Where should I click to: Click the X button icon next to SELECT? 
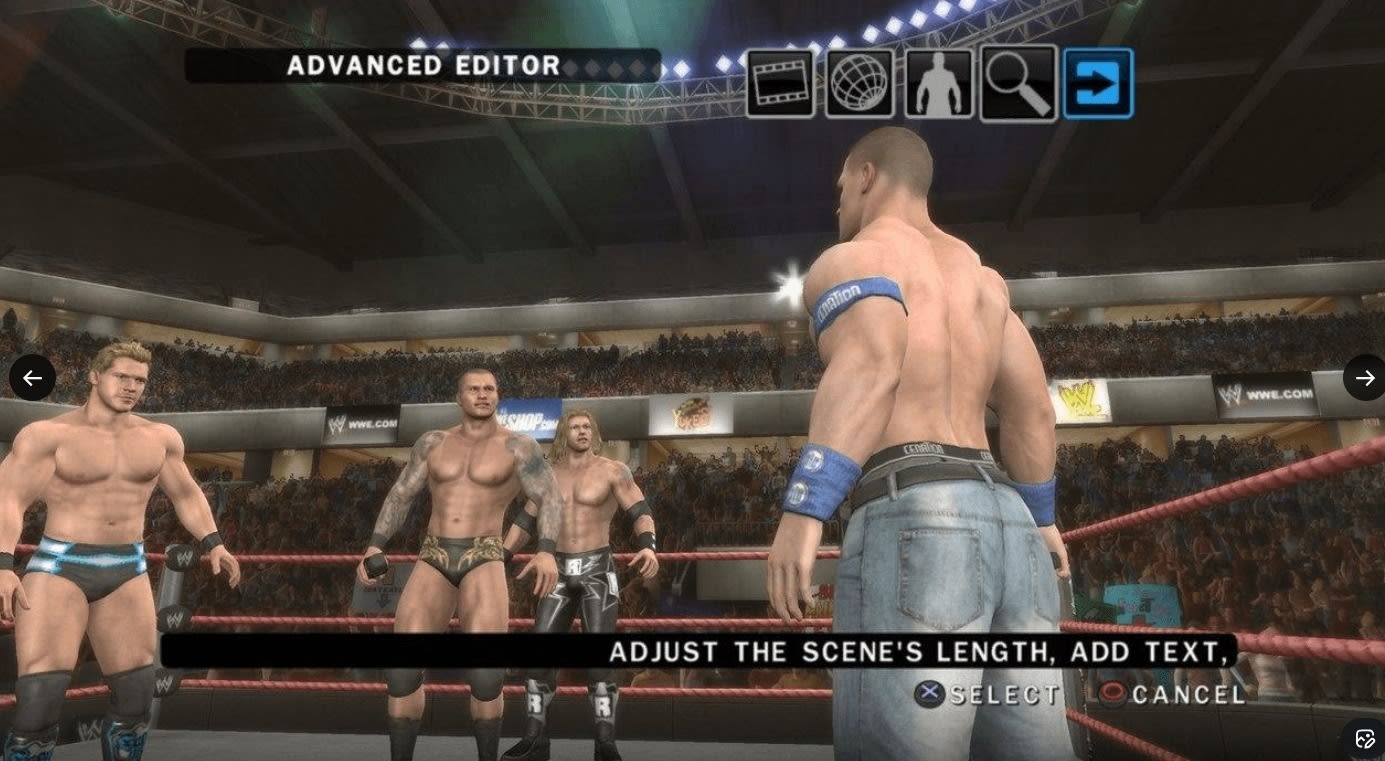point(929,695)
